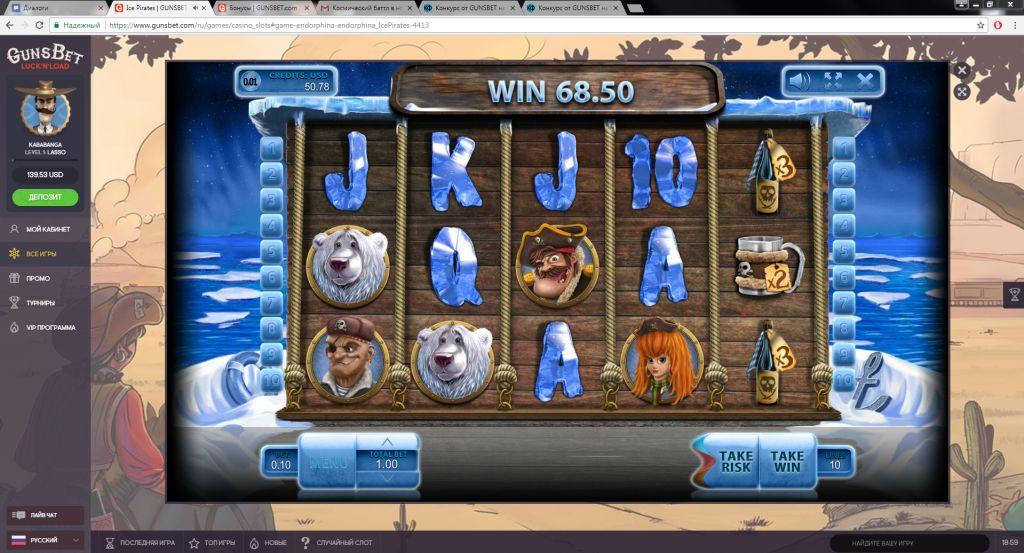
Task: Show the Турниры page
Action: (40, 302)
